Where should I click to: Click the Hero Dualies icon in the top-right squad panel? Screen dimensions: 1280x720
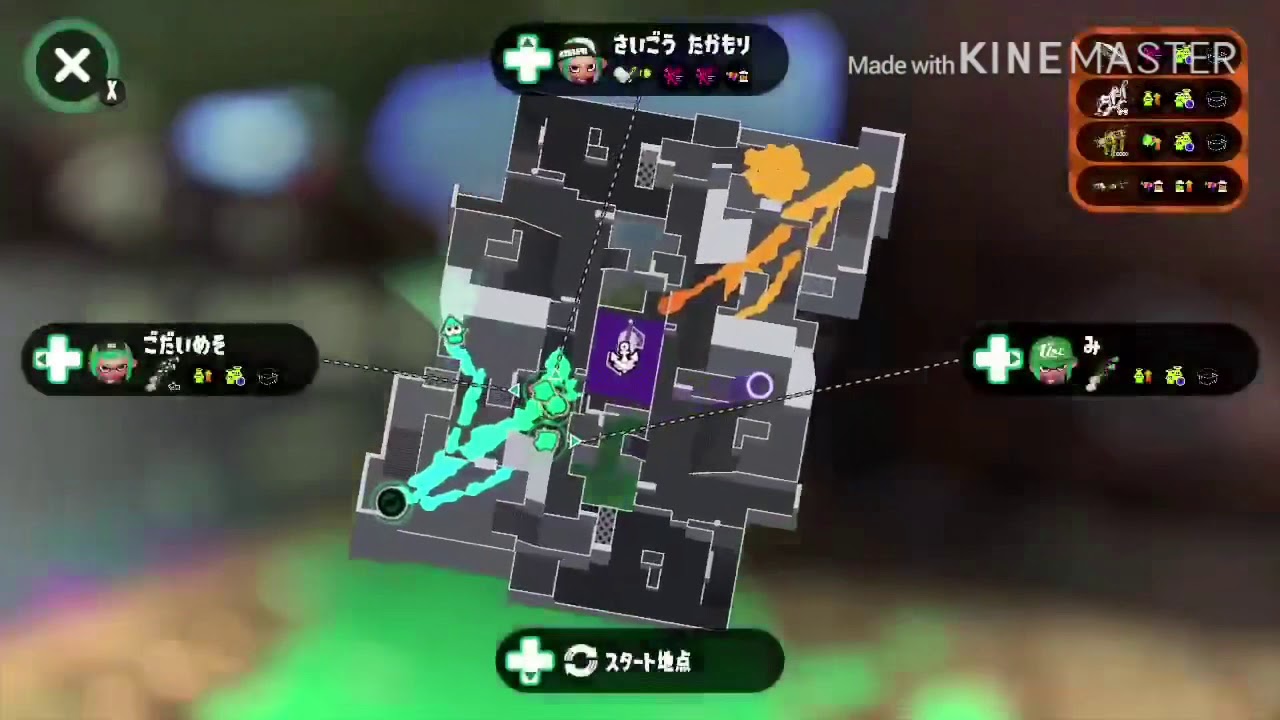(x=1114, y=97)
